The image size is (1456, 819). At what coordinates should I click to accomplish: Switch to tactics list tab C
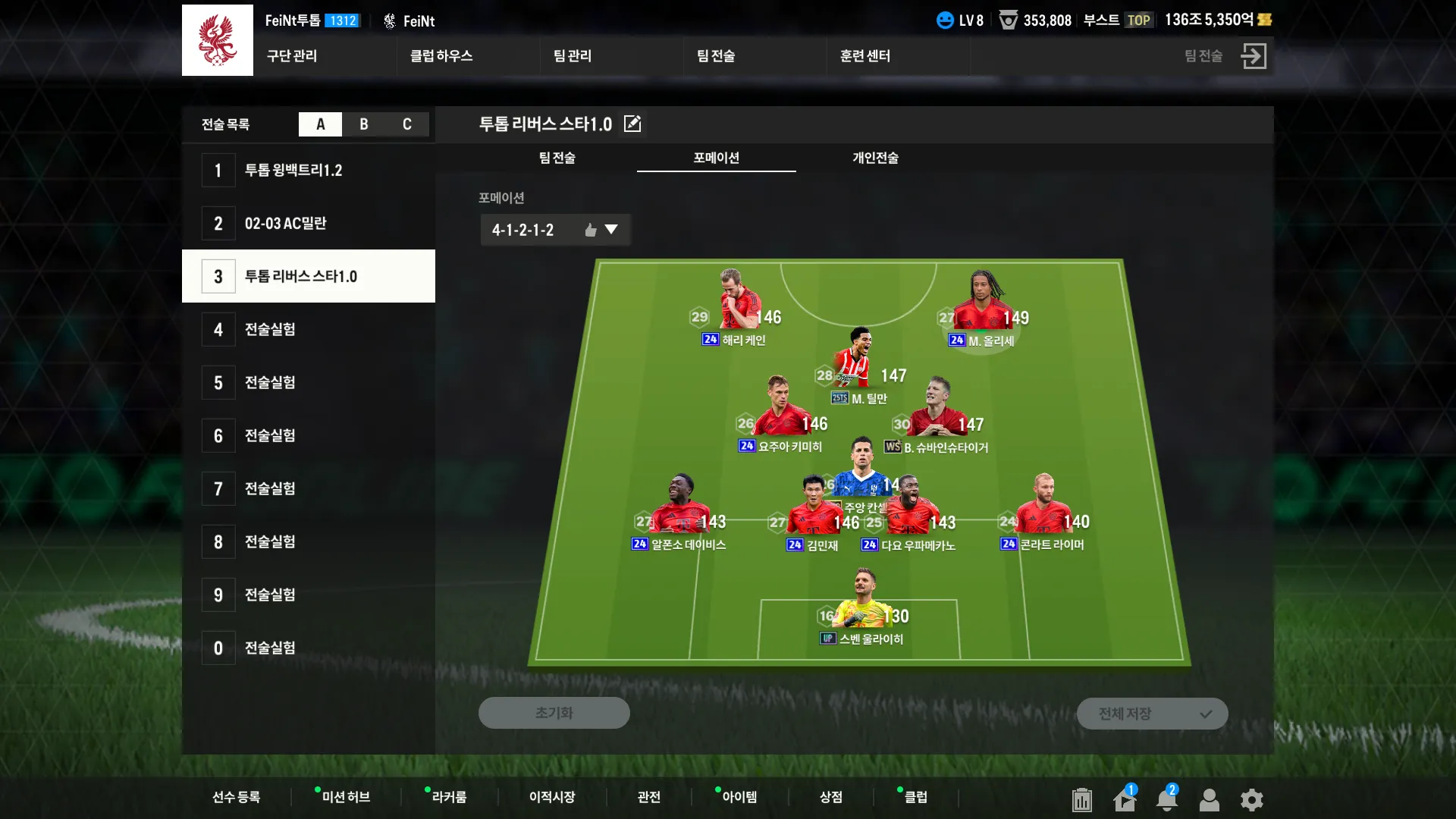407,124
